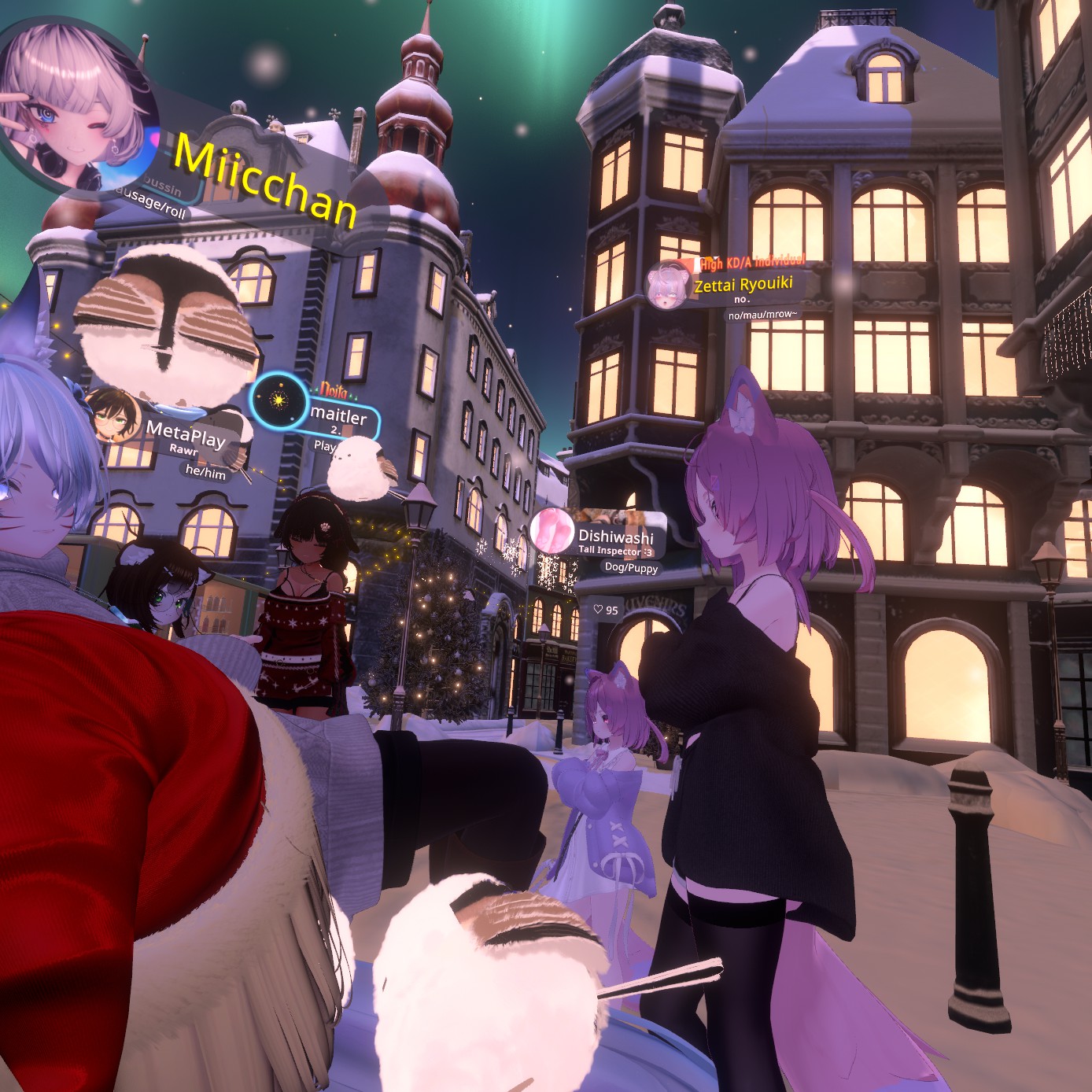Screen dimensions: 1092x1092
Task: Click maitler's firework profile icon
Action: click(x=278, y=401)
